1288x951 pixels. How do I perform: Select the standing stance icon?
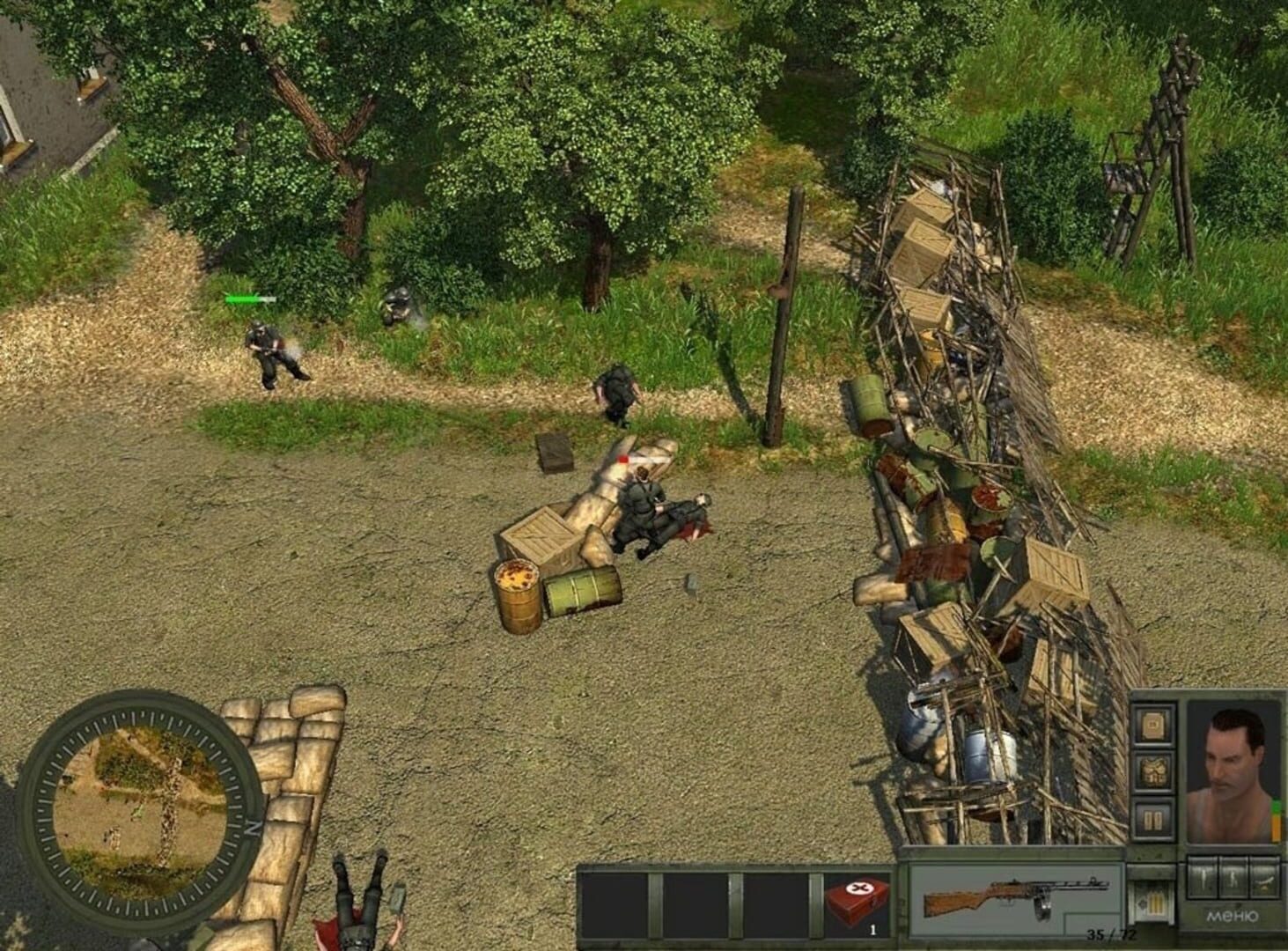point(1203,878)
